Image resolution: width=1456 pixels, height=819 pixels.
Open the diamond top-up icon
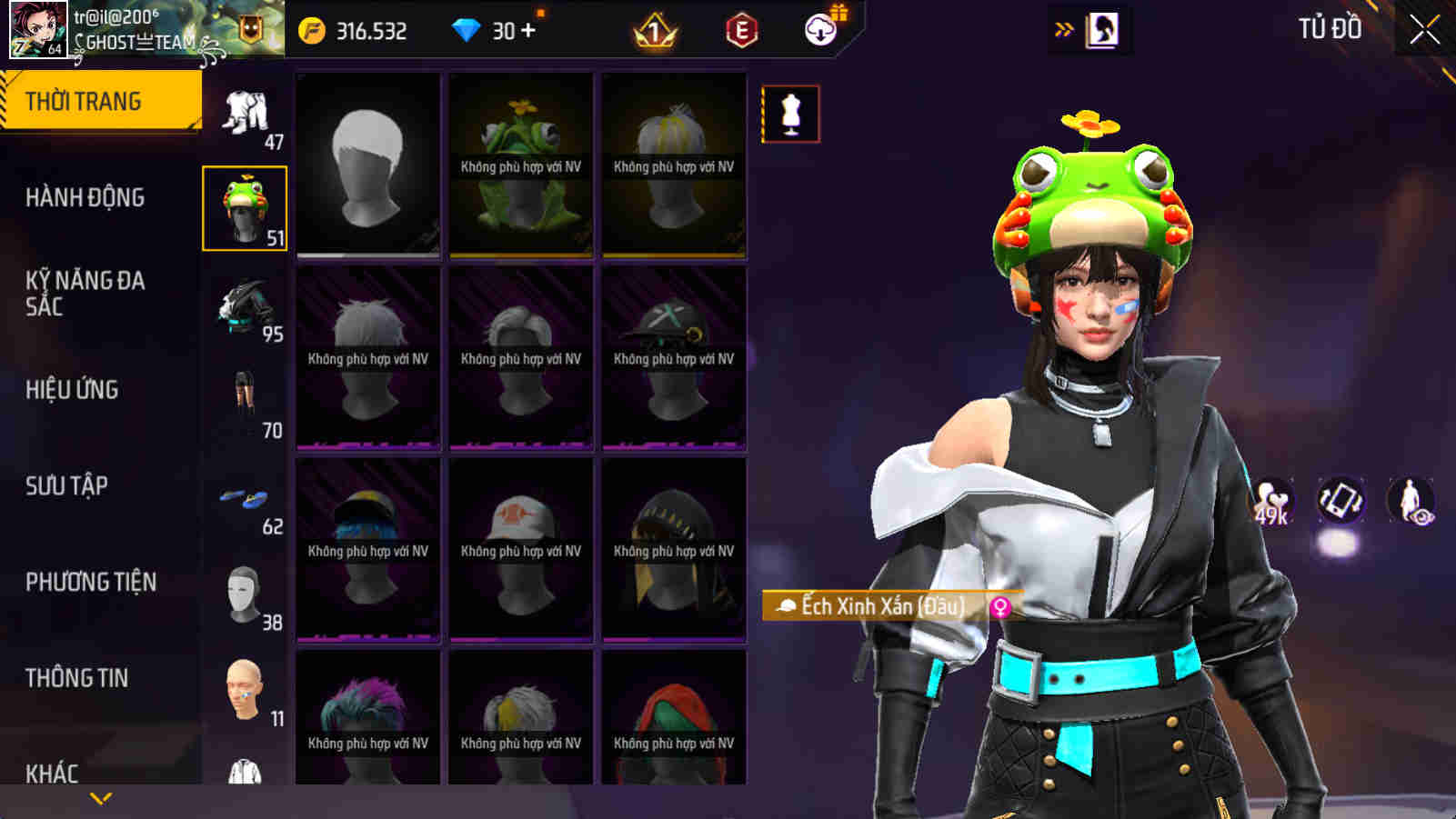click(x=467, y=28)
